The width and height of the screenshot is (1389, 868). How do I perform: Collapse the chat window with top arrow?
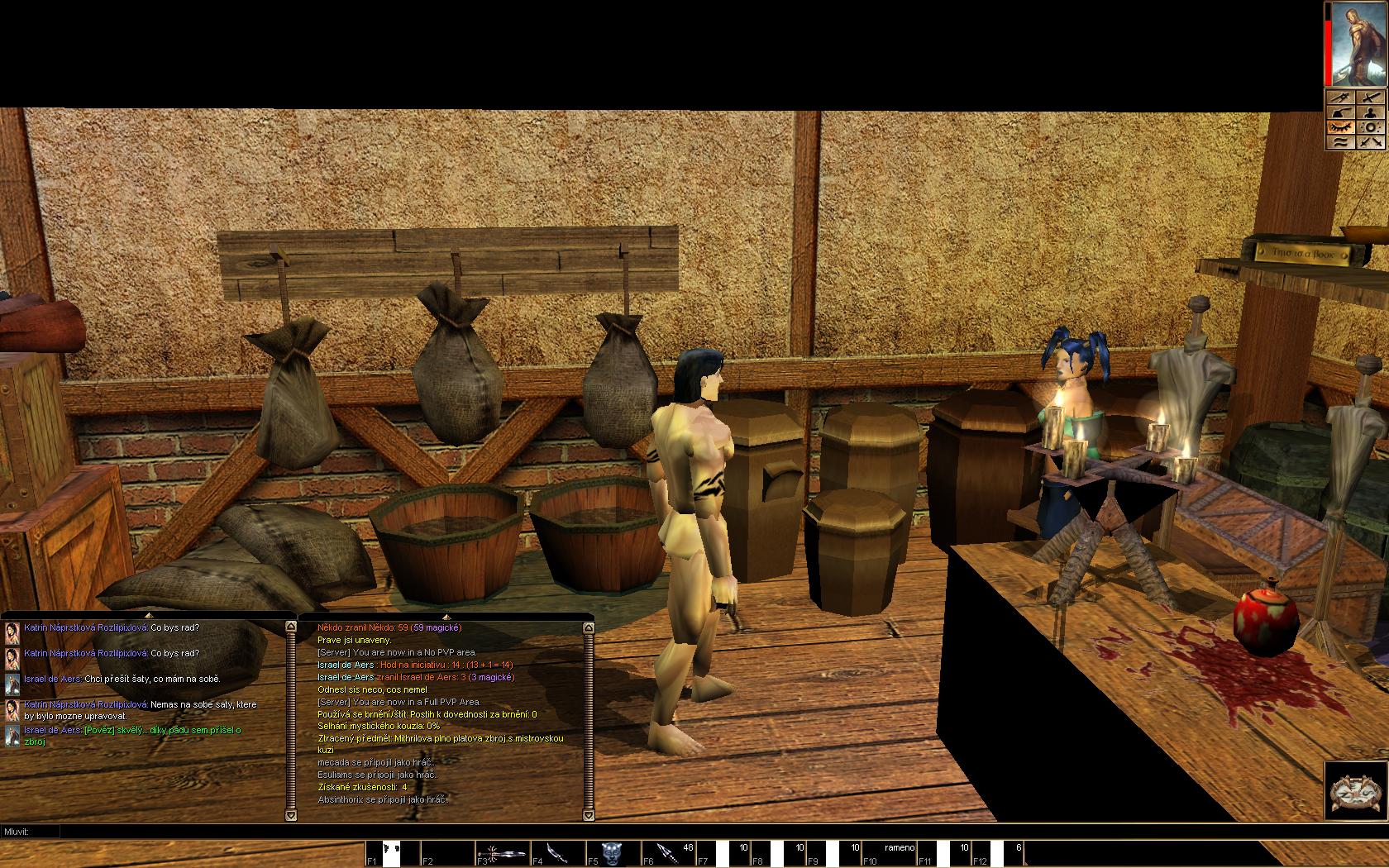click(x=149, y=616)
